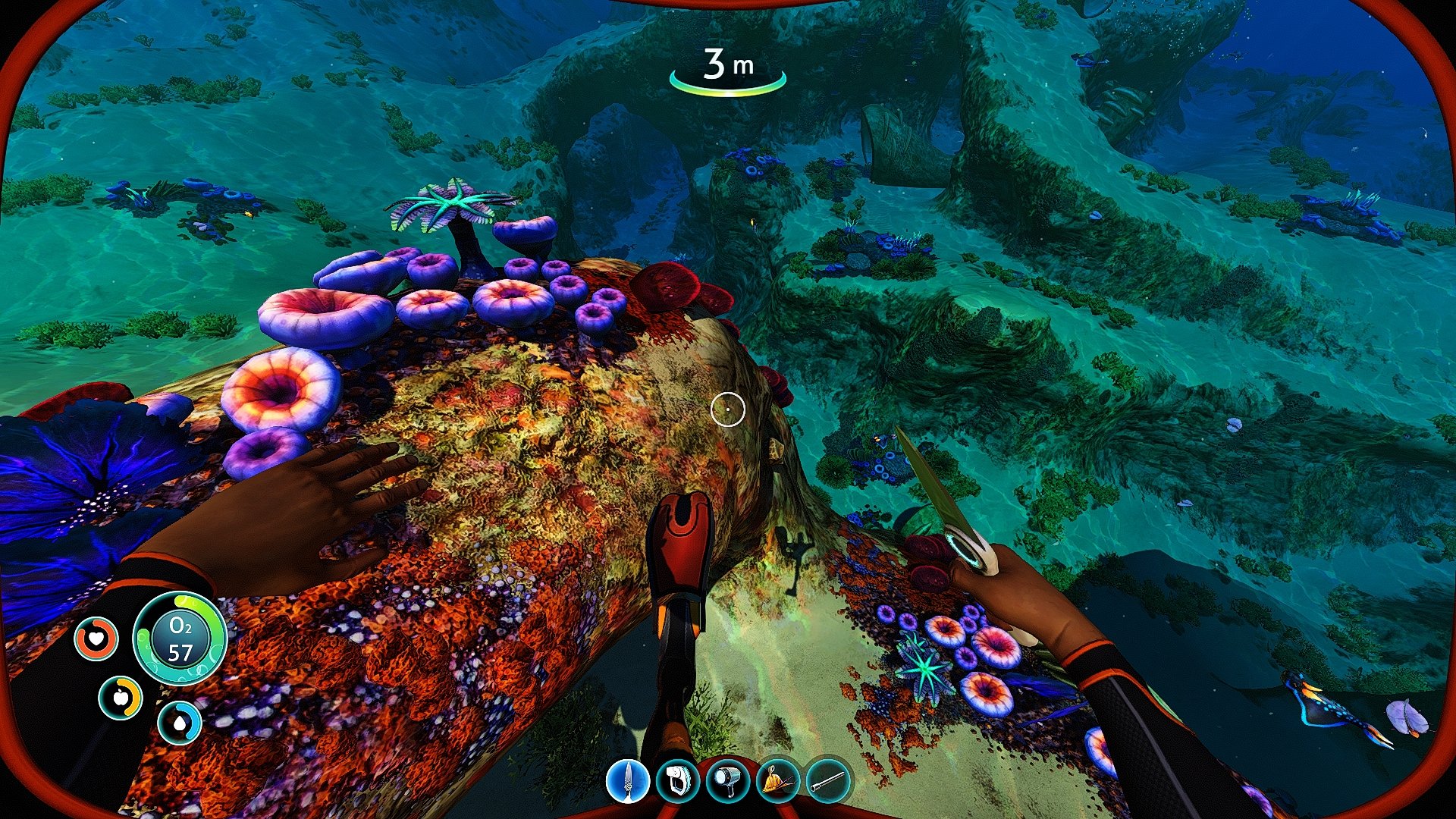This screenshot has height=819, width=1456.
Task: Choose the flashlight quick slot
Action: click(727, 780)
